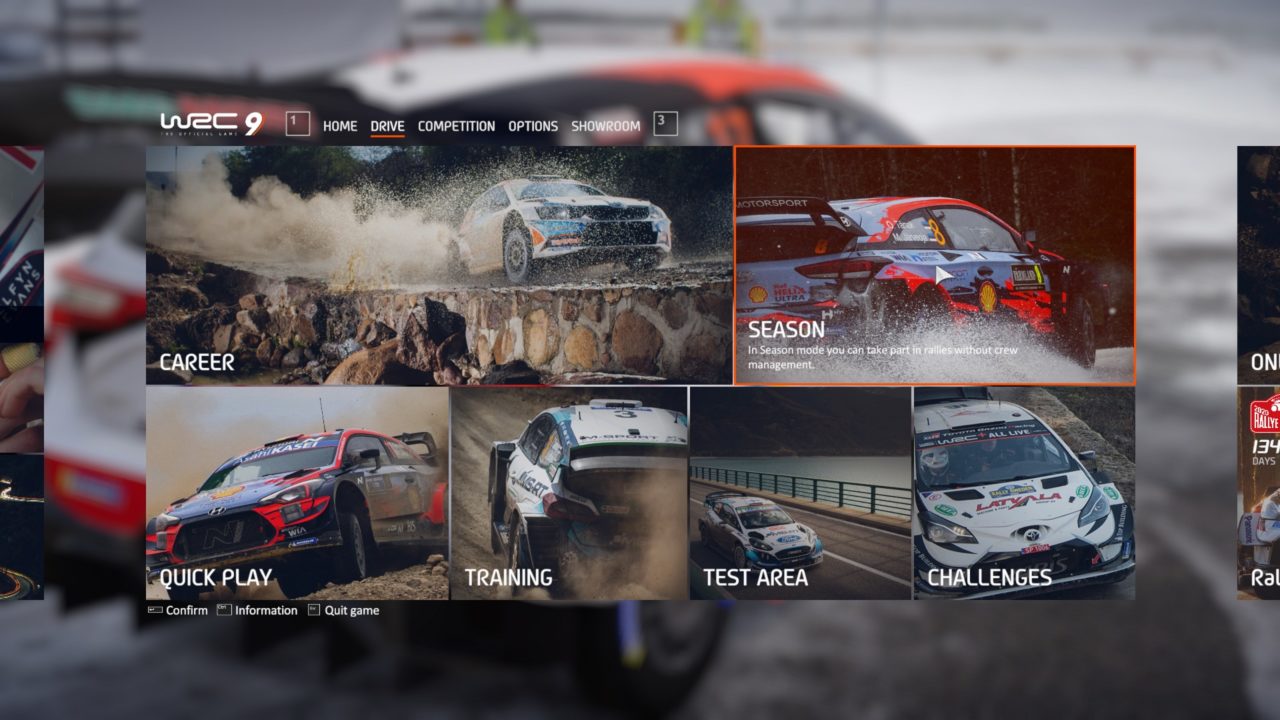Open the Training mode tile
Screen dimensions: 1280x720
570,490
